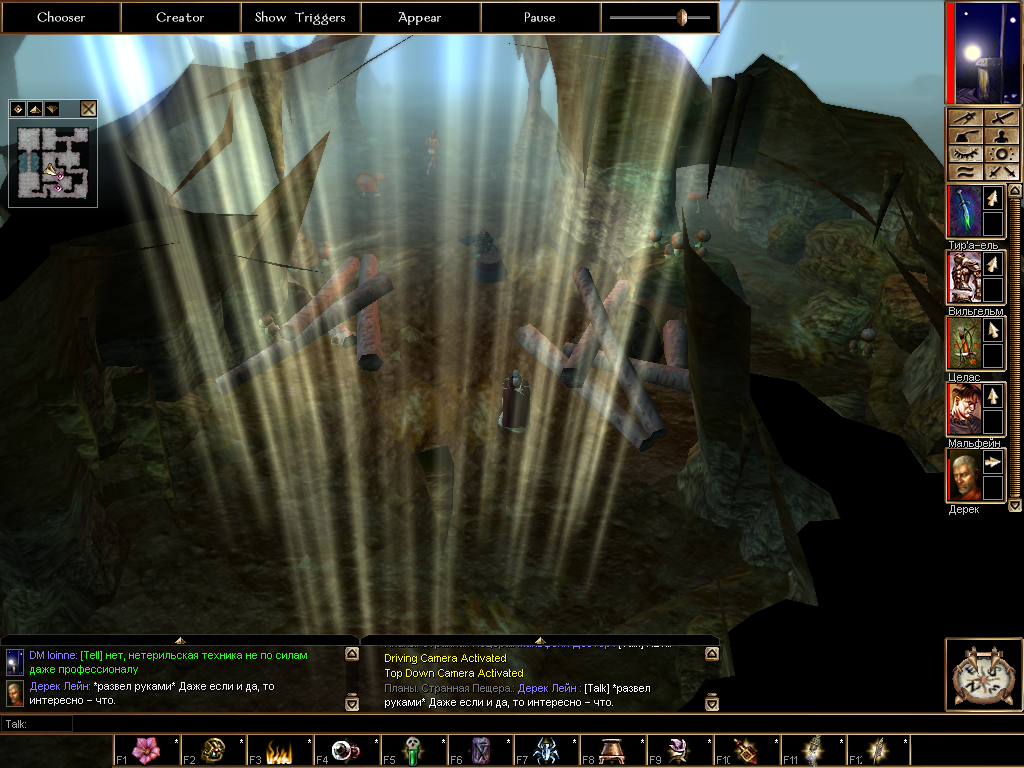1024x768 pixels.
Task: Toggle Show Triggers
Action: (300, 17)
